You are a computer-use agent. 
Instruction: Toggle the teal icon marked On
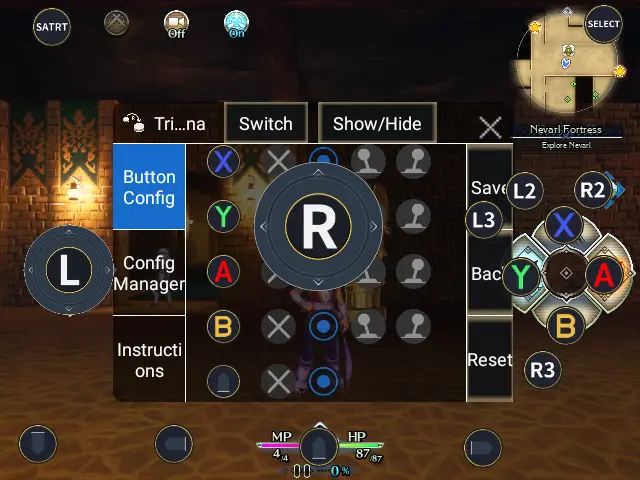(237, 24)
